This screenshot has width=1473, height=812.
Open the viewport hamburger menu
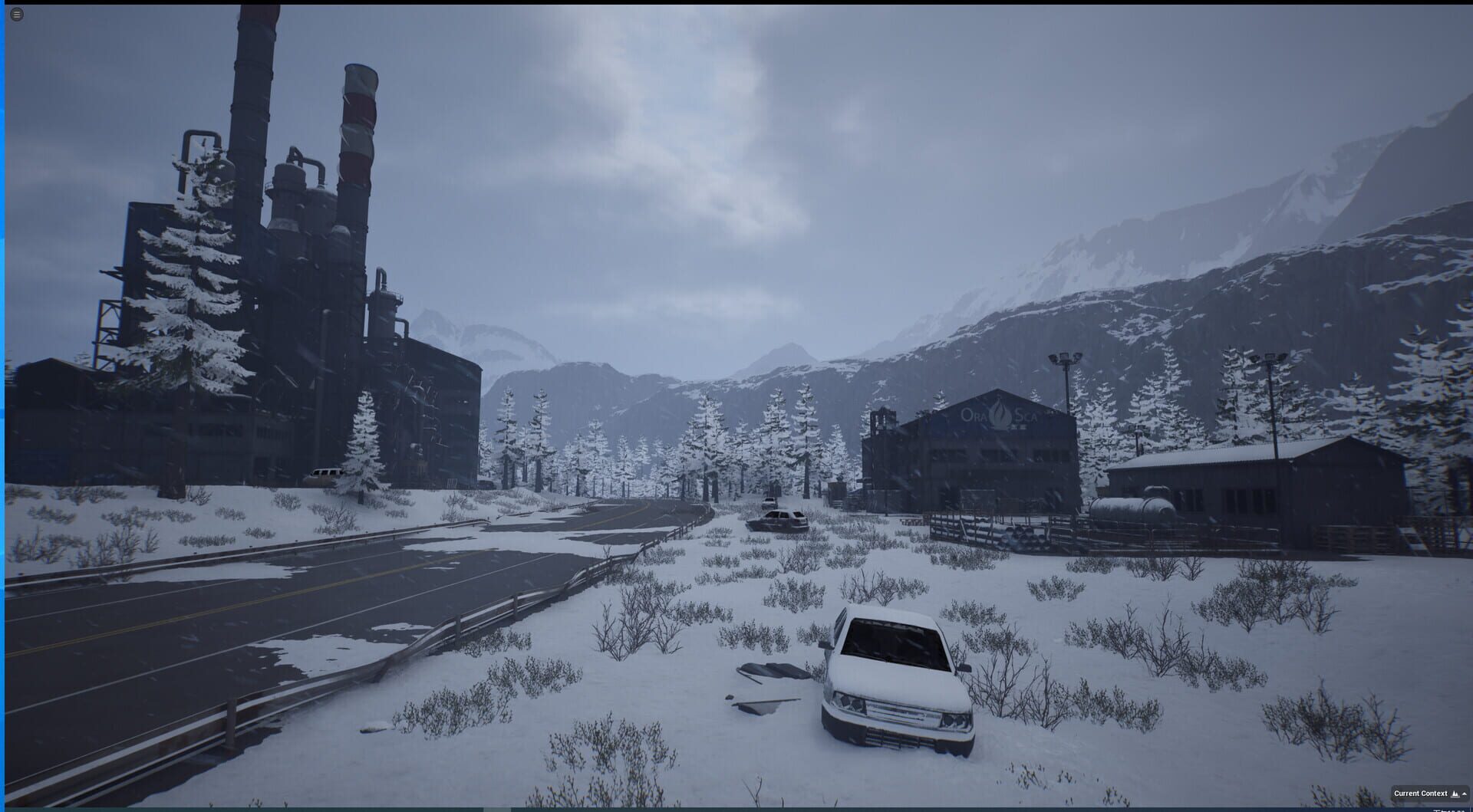tap(17, 15)
